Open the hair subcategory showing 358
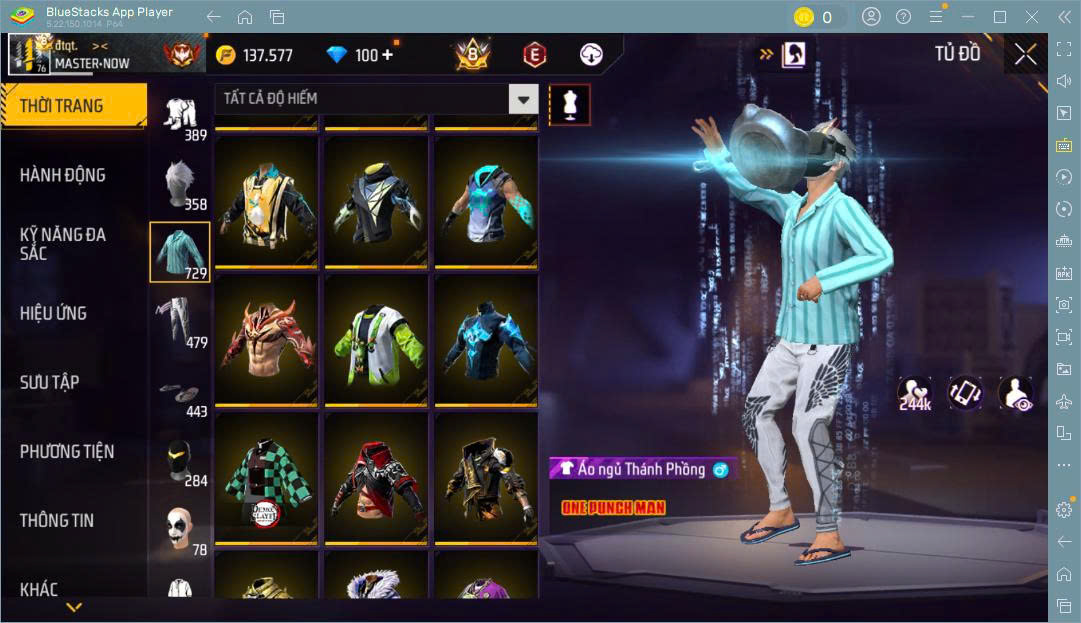Viewport: 1081px width, 623px height. coord(180,185)
